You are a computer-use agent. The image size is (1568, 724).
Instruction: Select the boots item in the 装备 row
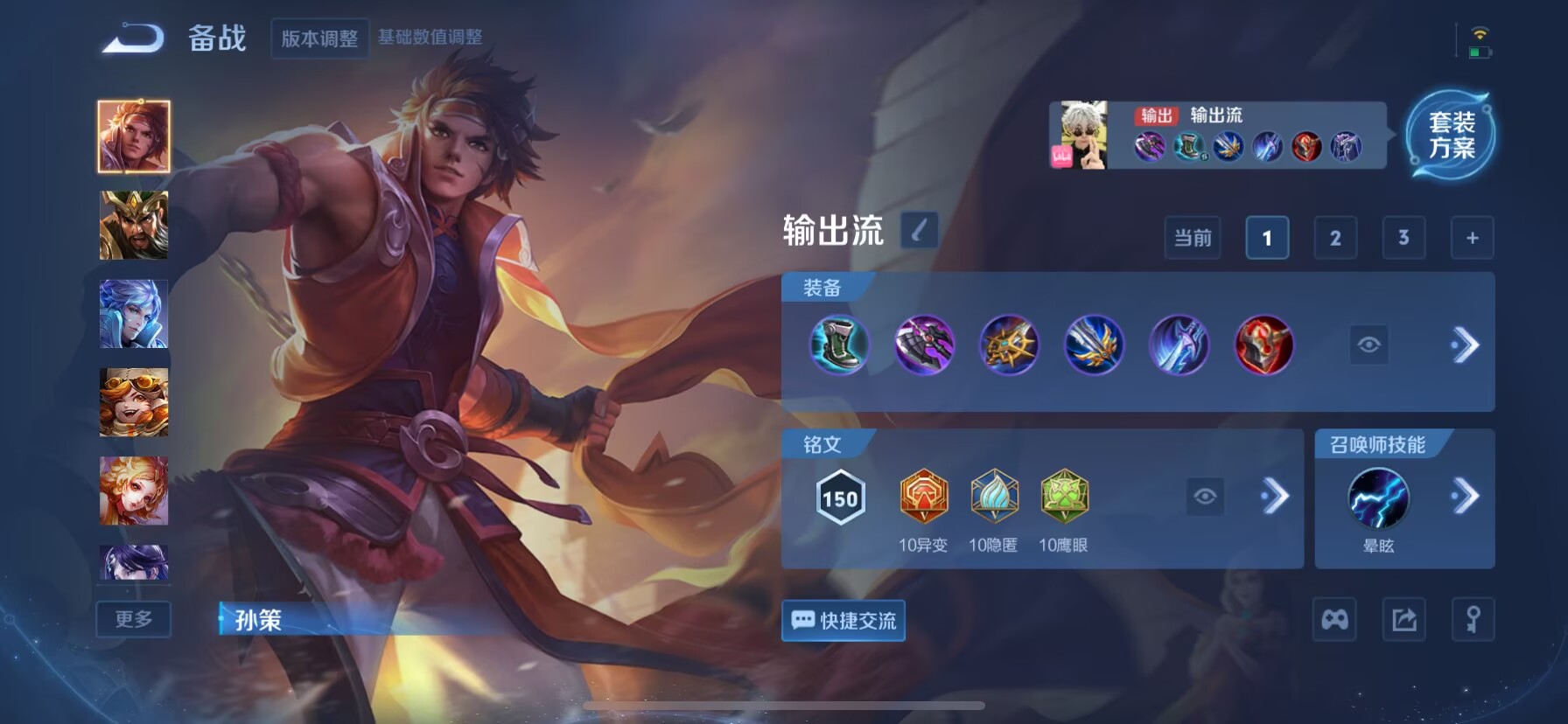839,346
